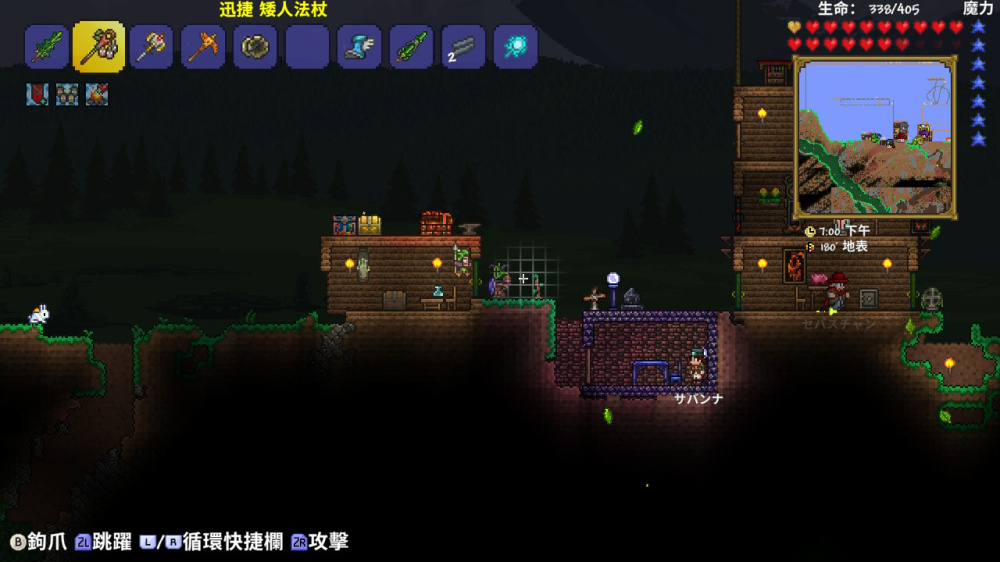The image size is (1000, 562).
Task: Equip the orange pickaxe in hotbar
Action: click(203, 47)
